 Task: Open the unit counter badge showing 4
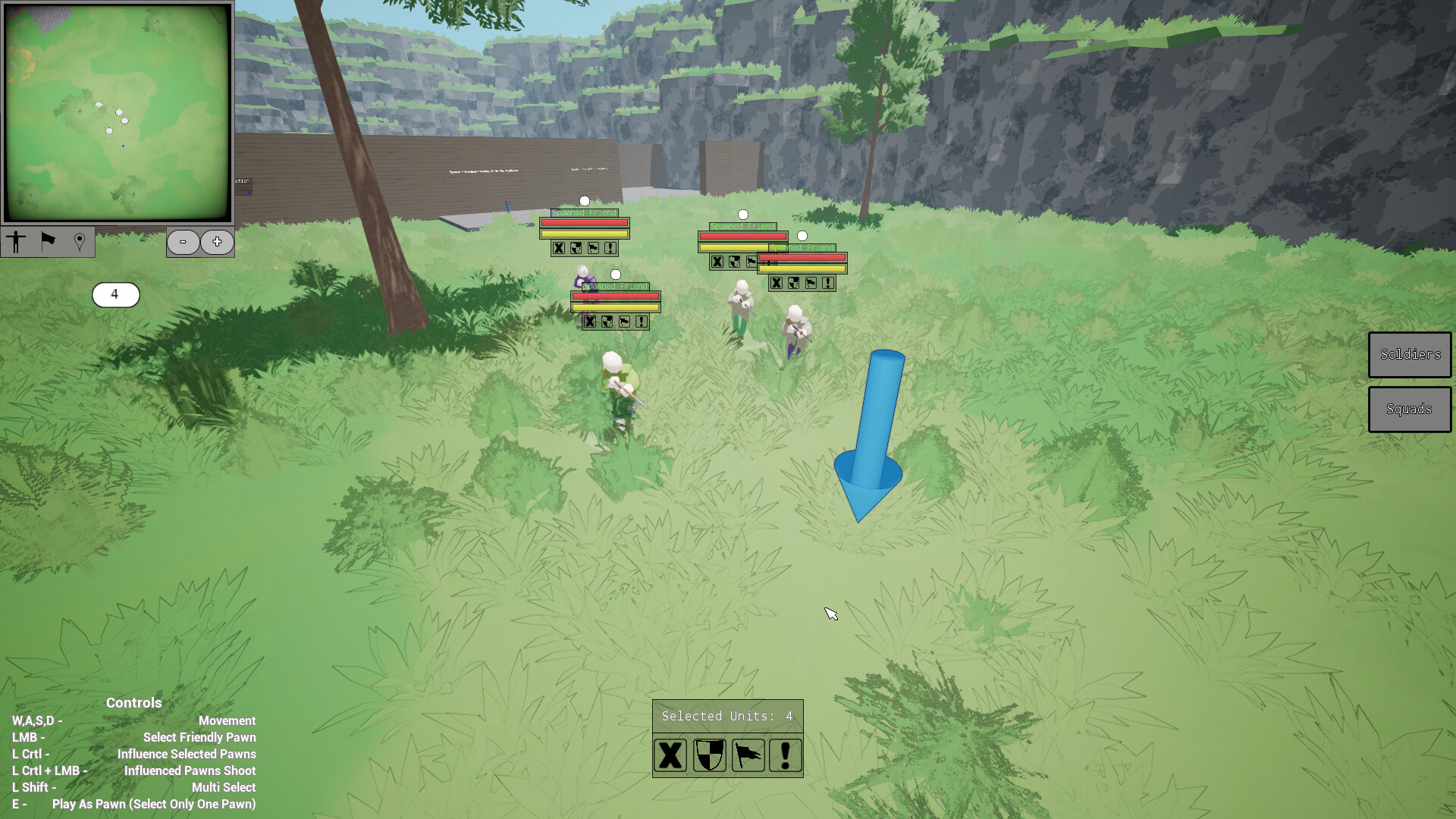coord(115,295)
